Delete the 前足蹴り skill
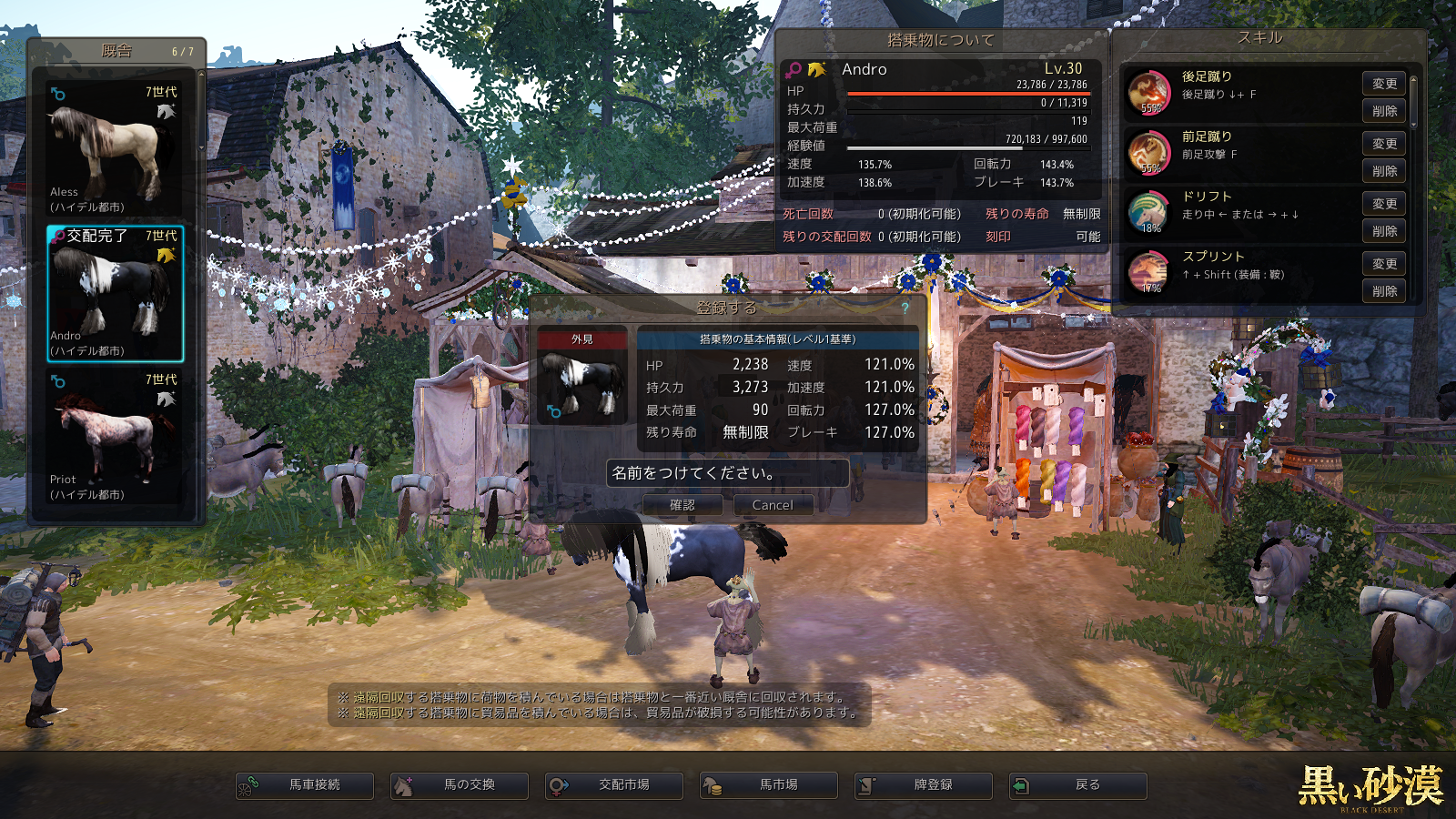This screenshot has height=819, width=1456. [x=1384, y=171]
